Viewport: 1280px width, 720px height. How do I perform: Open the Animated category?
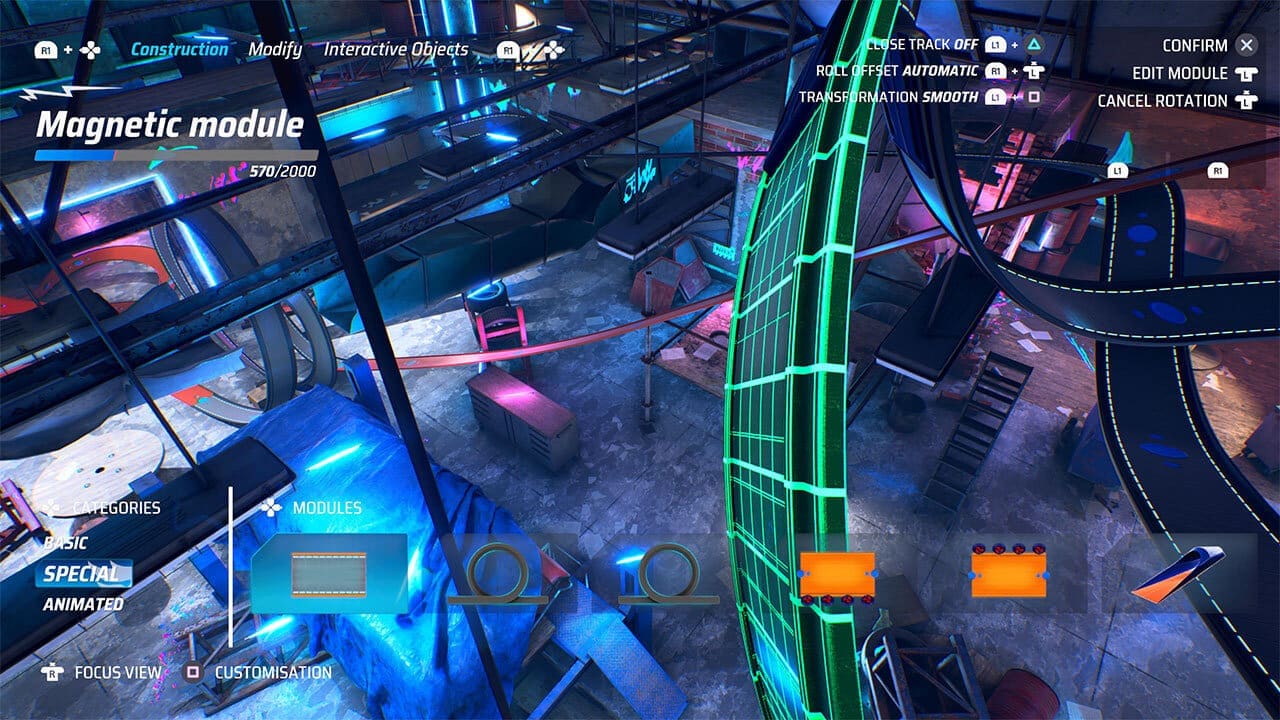(83, 604)
